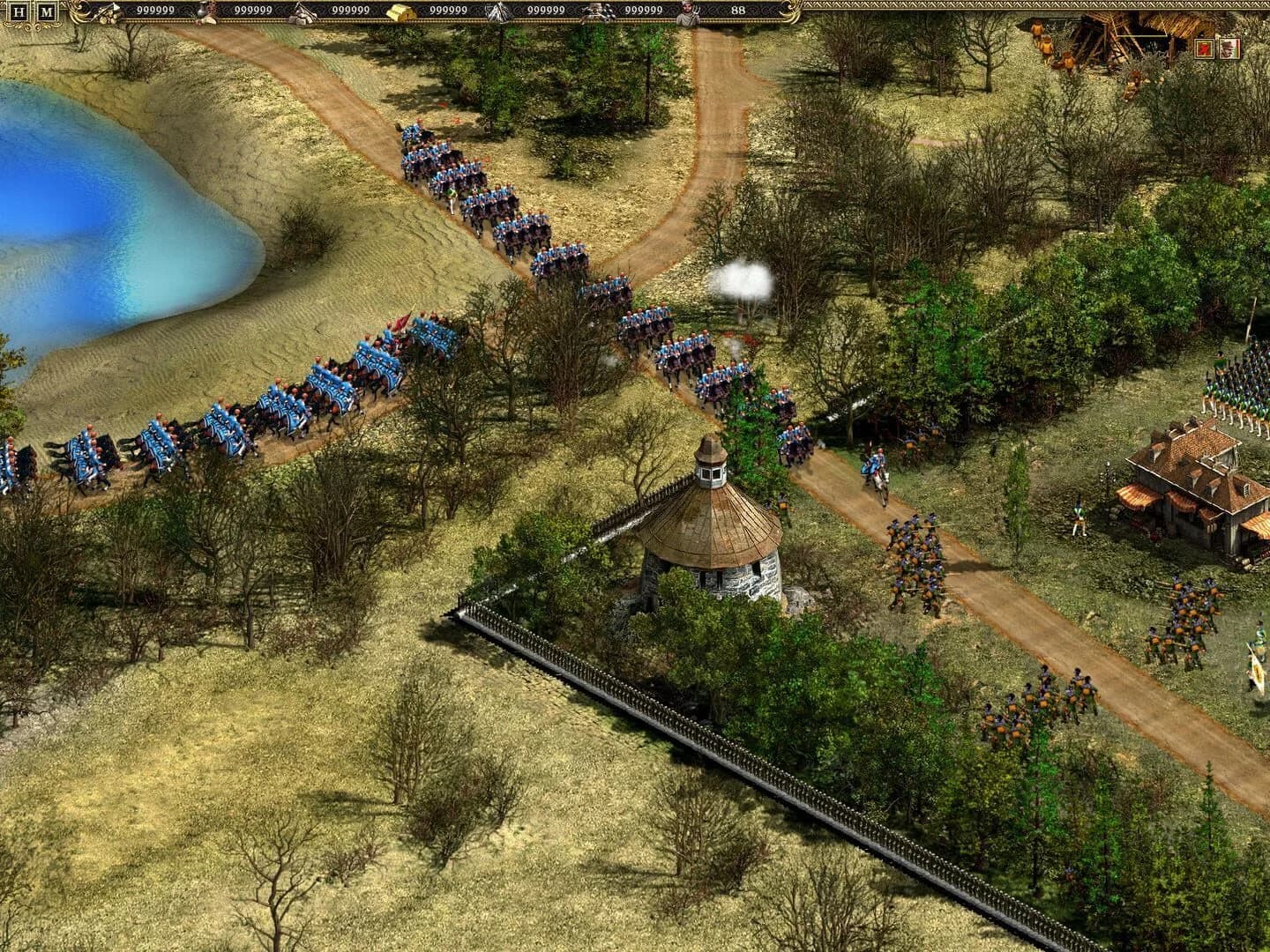Click the morale bar beside the officer portrait

(1237, 49)
